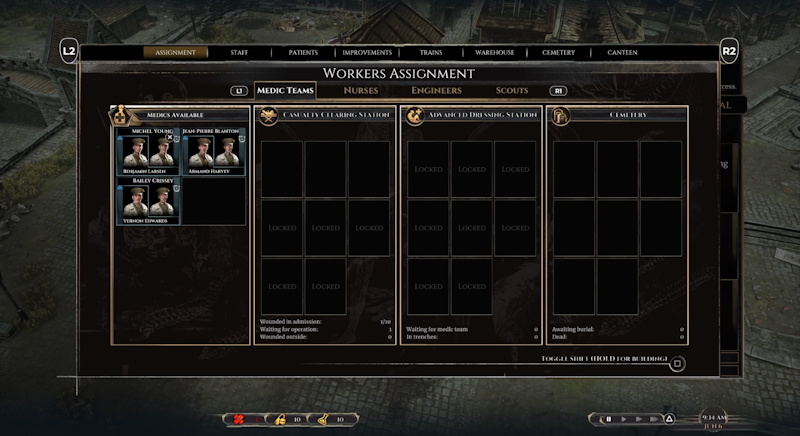Viewport: 800px width, 436px height.
Task: Select the Assignment section in top menu
Action: (176, 52)
